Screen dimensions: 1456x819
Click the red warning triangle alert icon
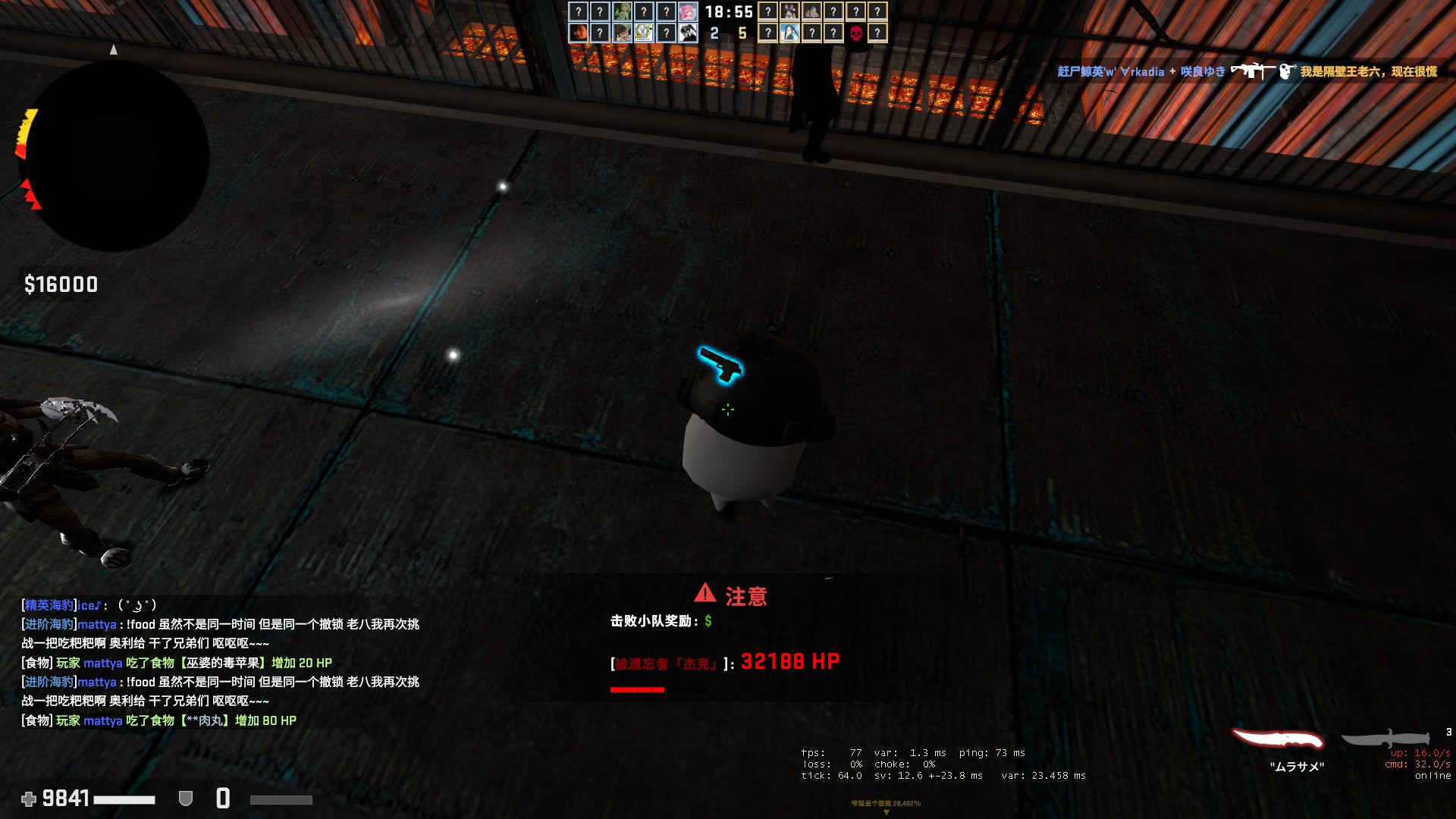point(704,592)
